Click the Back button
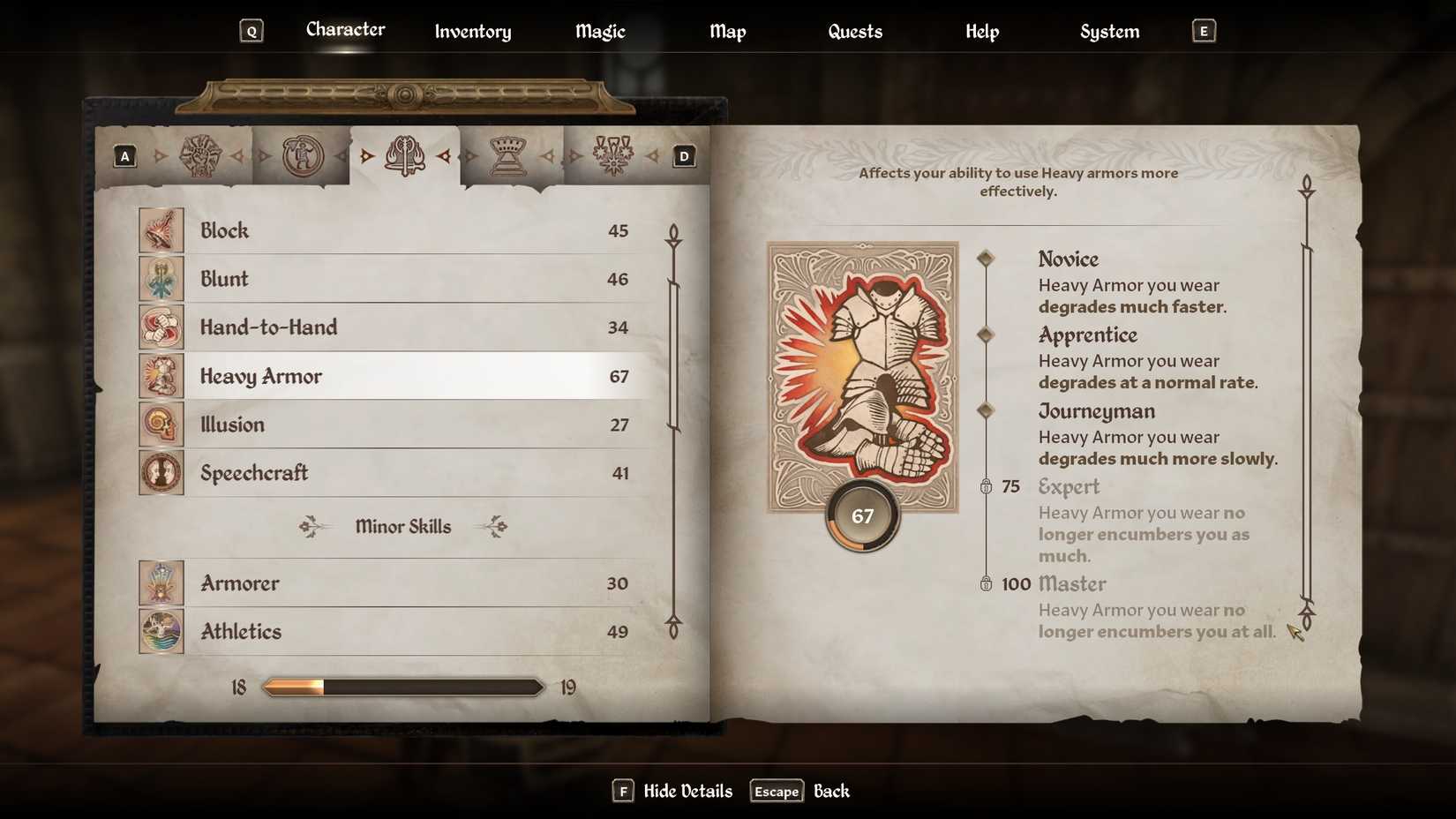The width and height of the screenshot is (1456, 819). 830,791
